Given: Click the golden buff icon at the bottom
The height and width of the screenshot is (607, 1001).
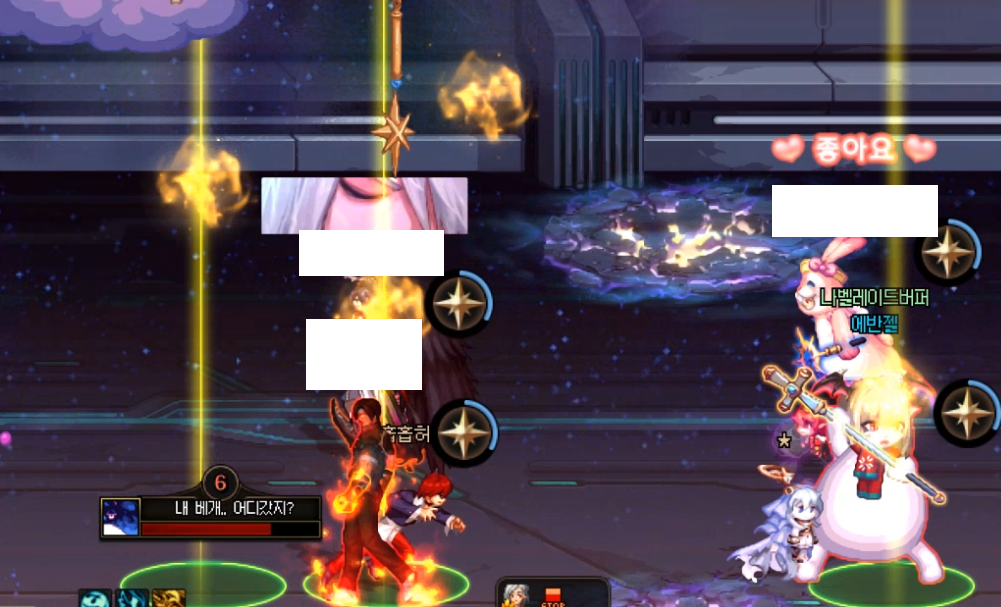Looking at the screenshot, I should coord(168,599).
